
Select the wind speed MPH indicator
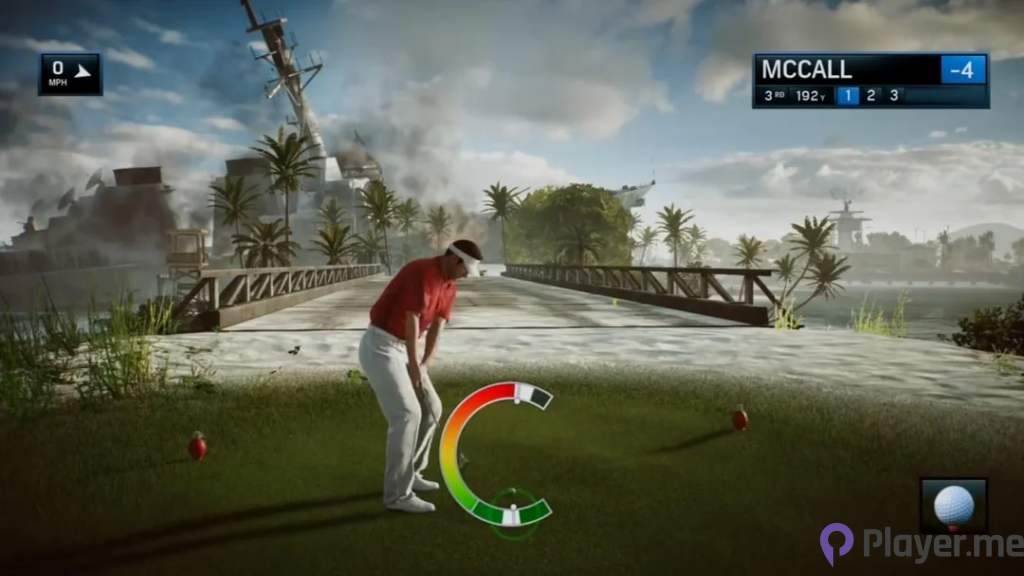(x=70, y=74)
